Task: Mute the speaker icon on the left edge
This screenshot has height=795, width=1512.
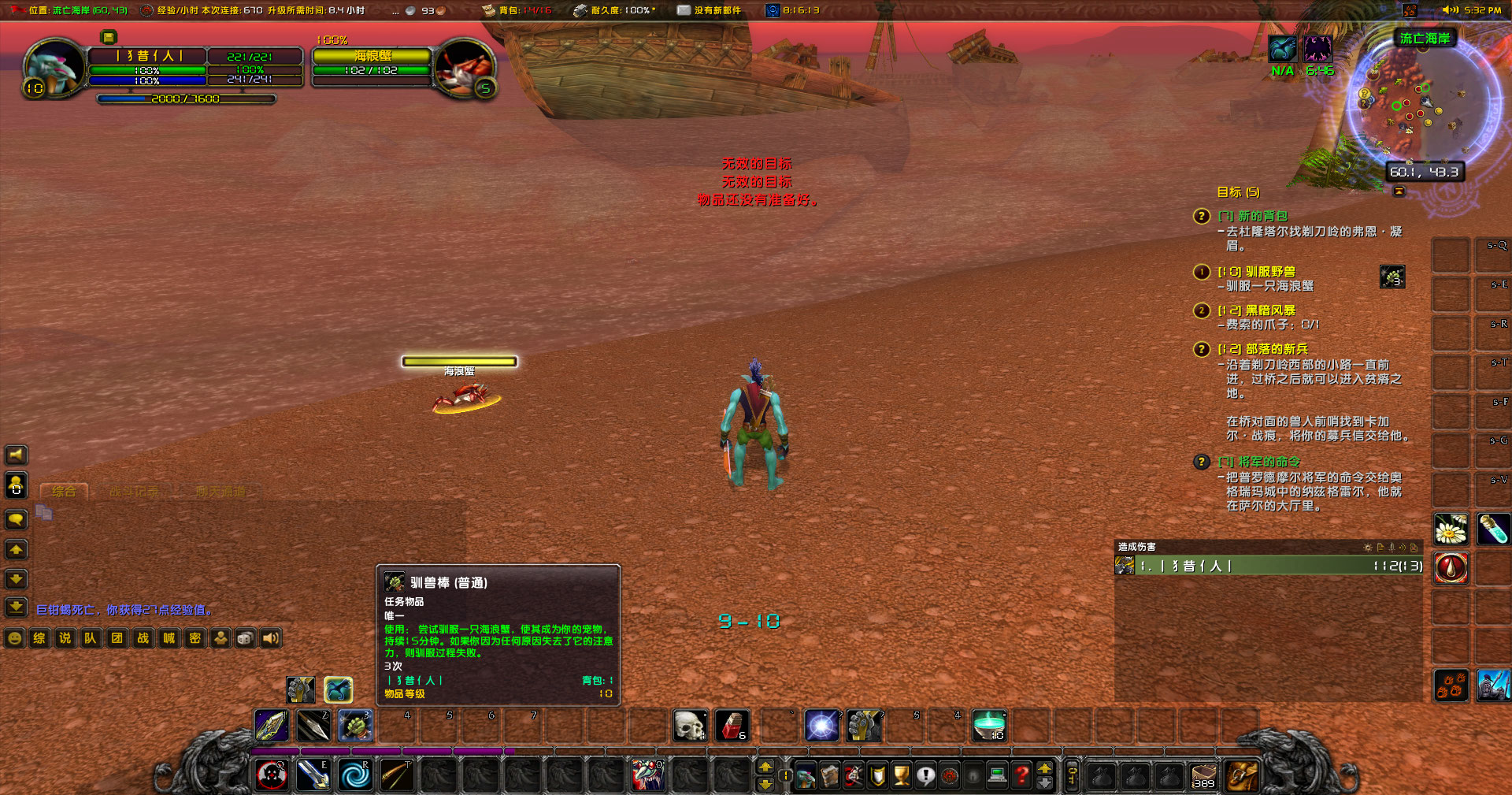Action: tap(14, 455)
